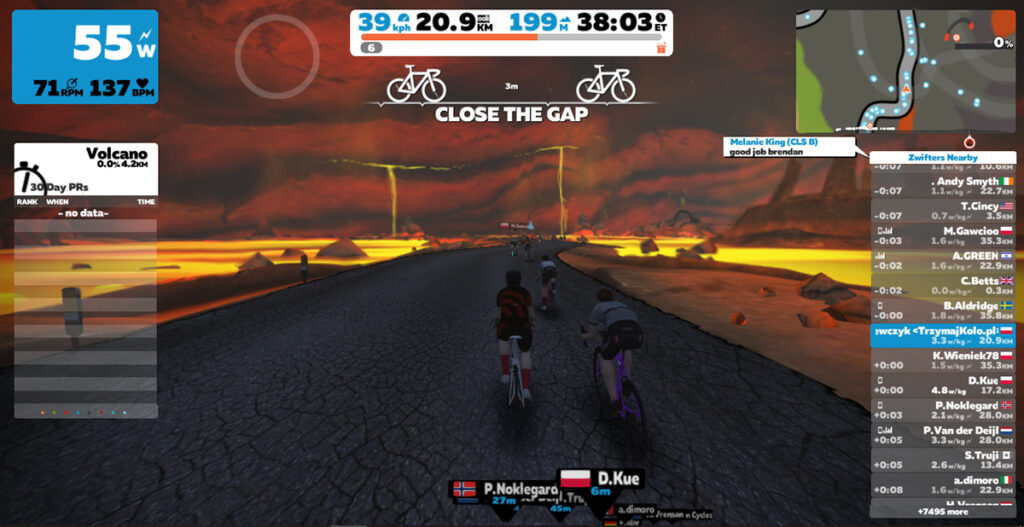Screen dimensions: 1024x527
Task: Click the orange gift box unlock icon
Action: point(660,47)
